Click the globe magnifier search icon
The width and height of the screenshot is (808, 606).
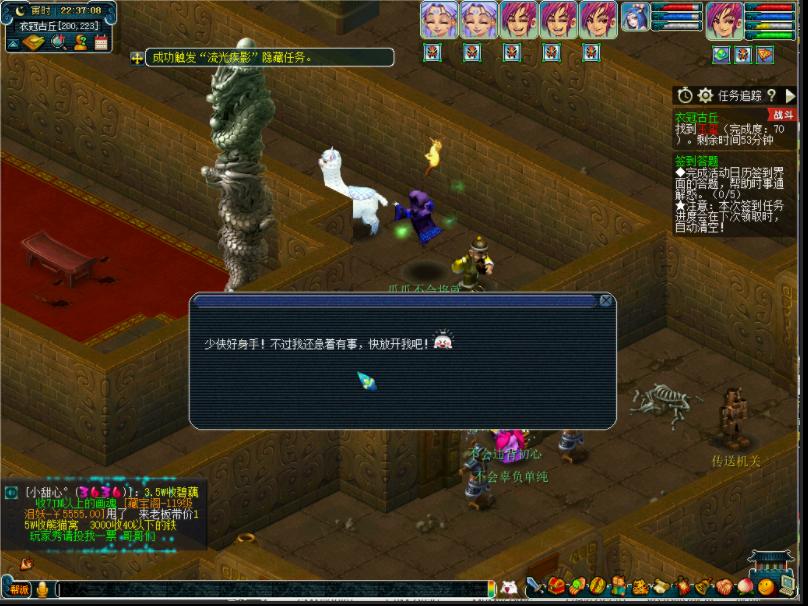pos(57,42)
